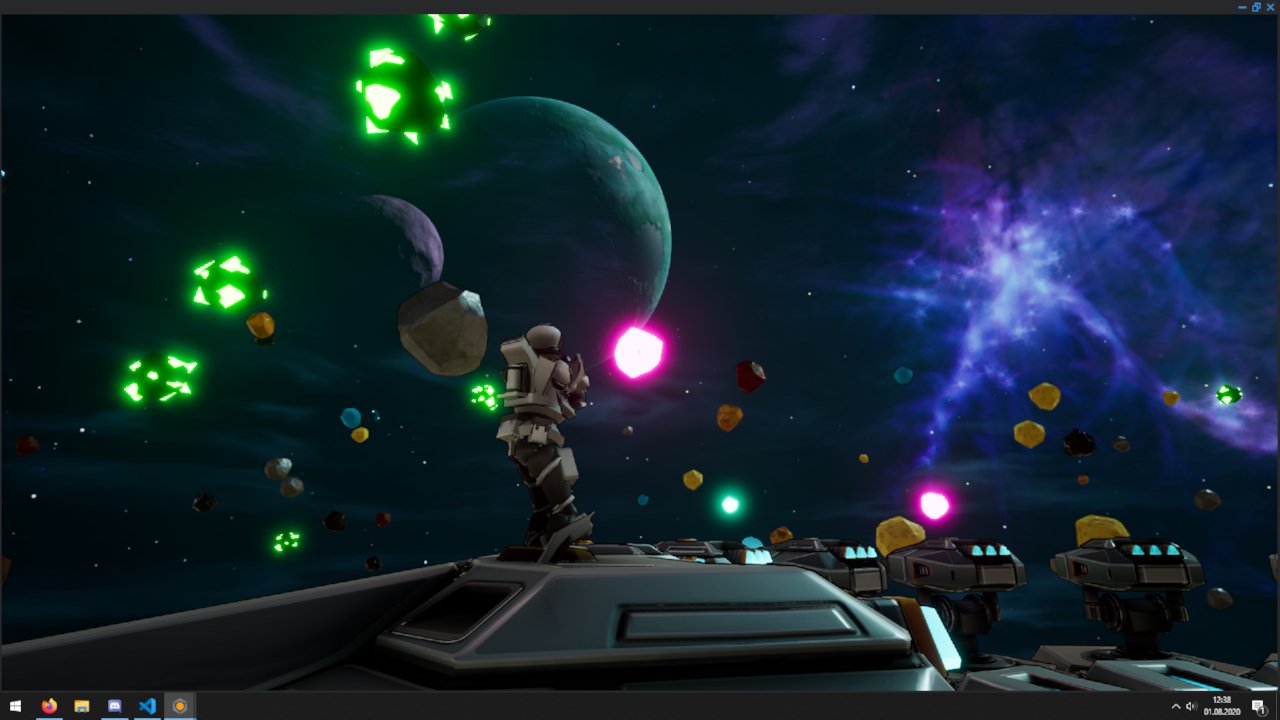Launch Visual Studio Code from the taskbar
Screen dimensions: 1280x720
[146, 707]
